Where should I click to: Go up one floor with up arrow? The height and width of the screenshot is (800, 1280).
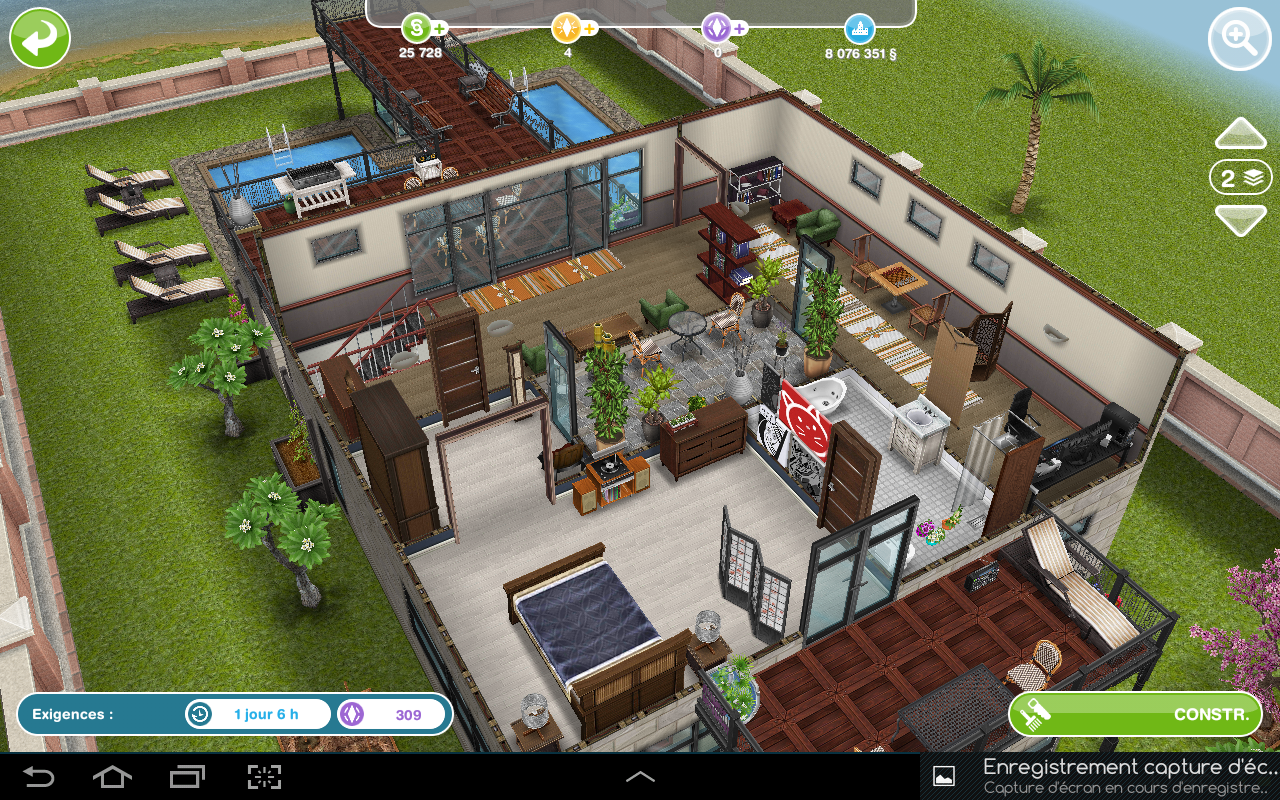(1240, 134)
